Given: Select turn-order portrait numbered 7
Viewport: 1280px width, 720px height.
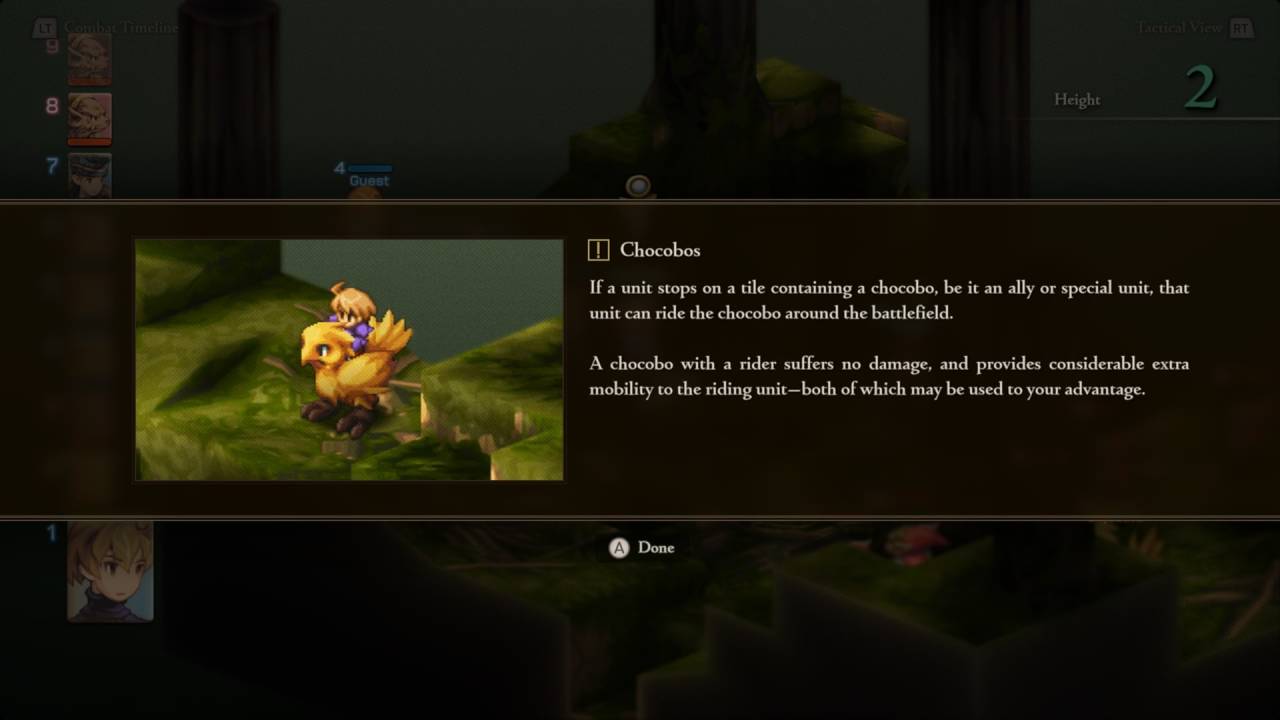Looking at the screenshot, I should click(x=90, y=175).
